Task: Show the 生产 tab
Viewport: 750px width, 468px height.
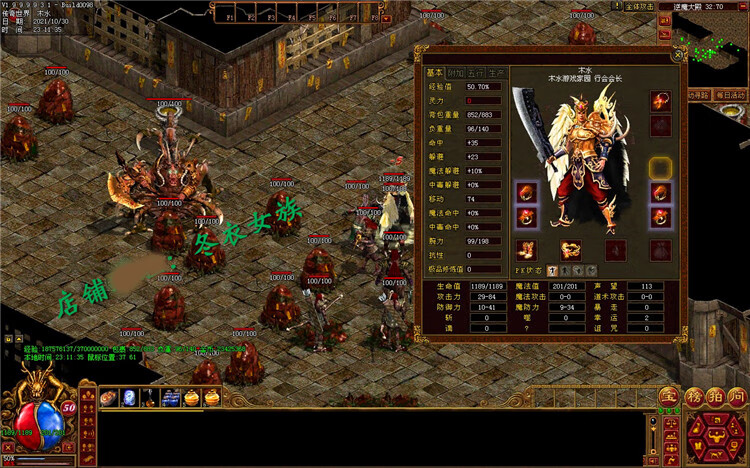Action: pyautogui.click(x=498, y=72)
